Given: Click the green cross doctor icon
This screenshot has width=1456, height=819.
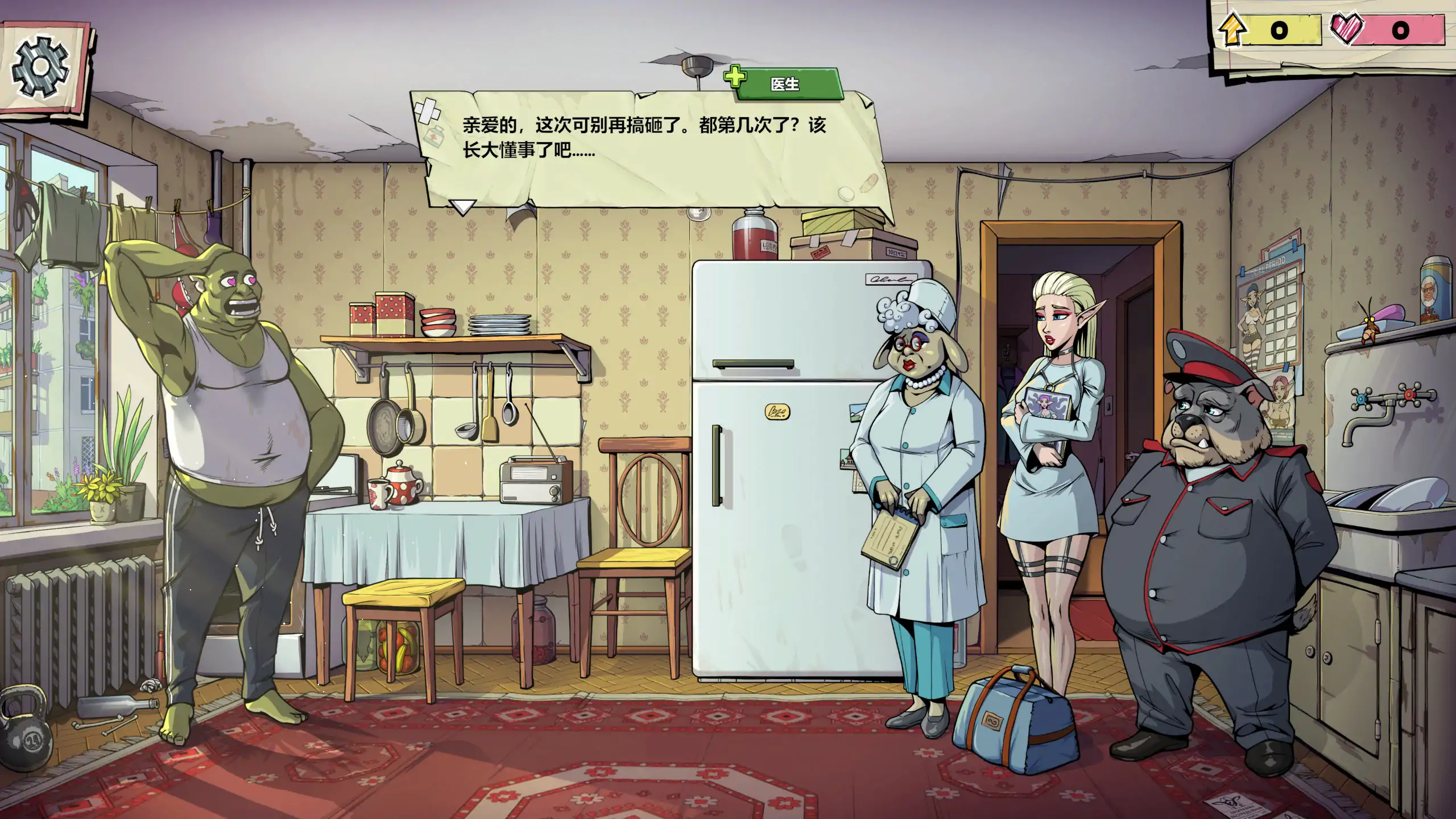Looking at the screenshot, I should [735, 76].
